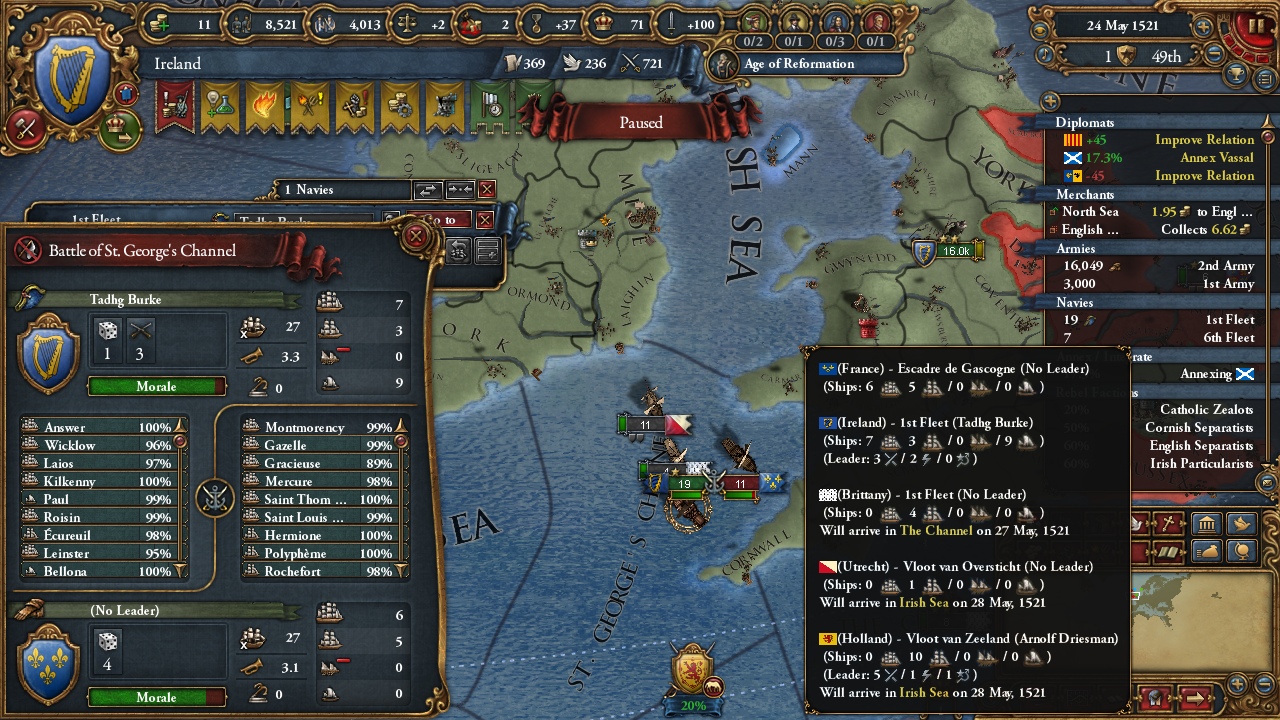
Task: Click the lightbulb and flask alert banner
Action: (220, 107)
